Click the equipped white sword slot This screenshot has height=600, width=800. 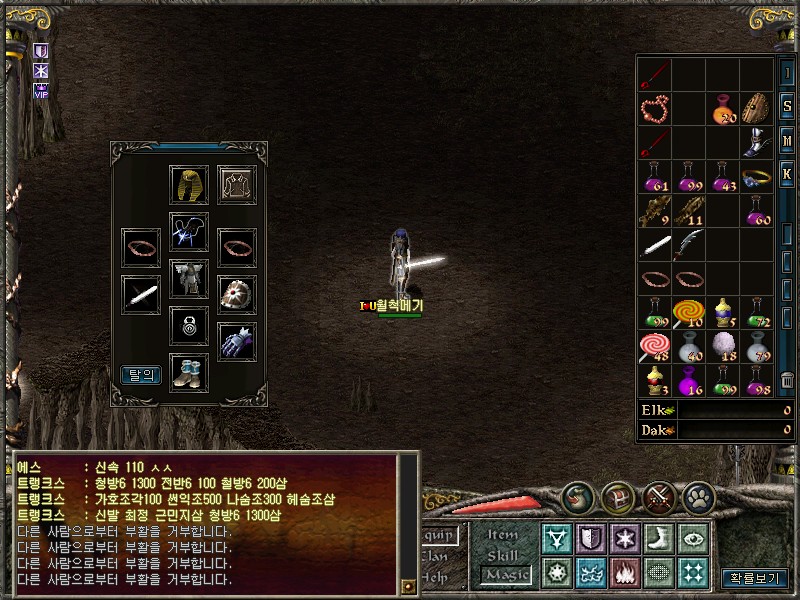pyautogui.click(x=141, y=294)
